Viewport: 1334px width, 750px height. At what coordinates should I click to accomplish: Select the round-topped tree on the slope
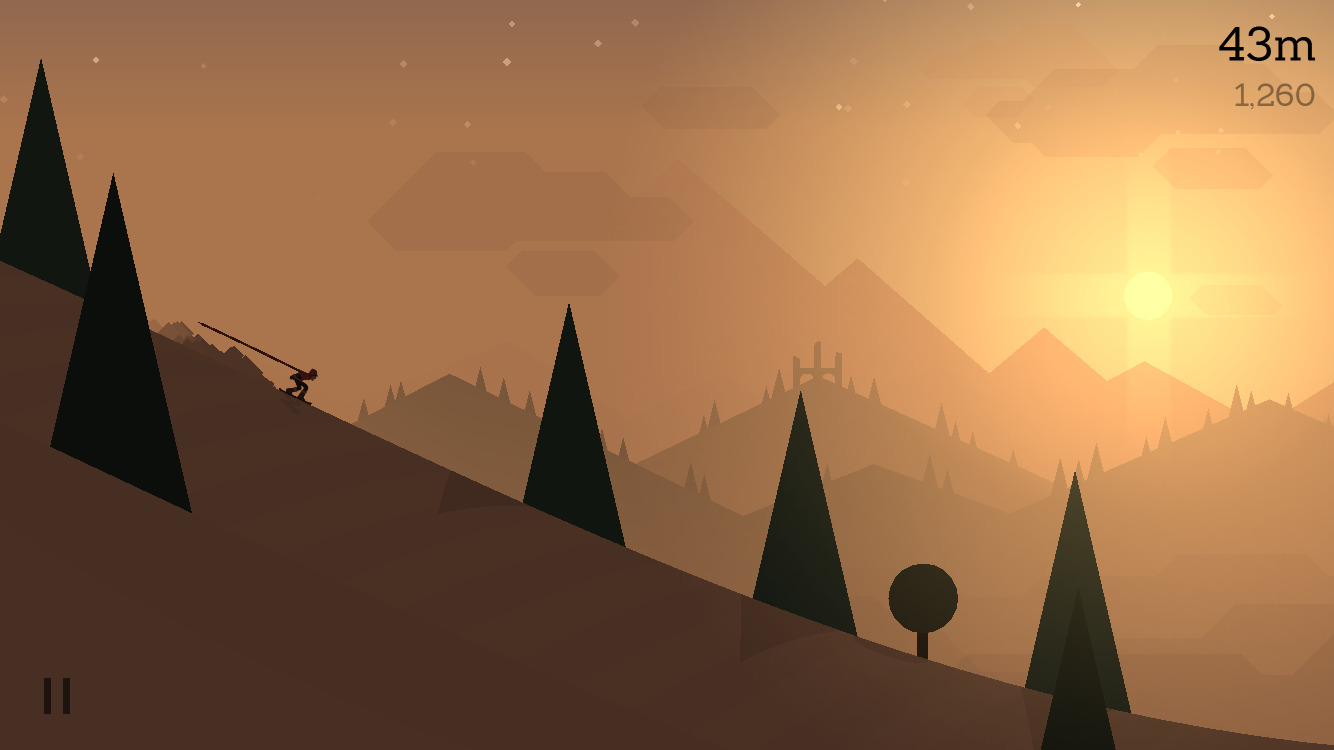point(925,599)
